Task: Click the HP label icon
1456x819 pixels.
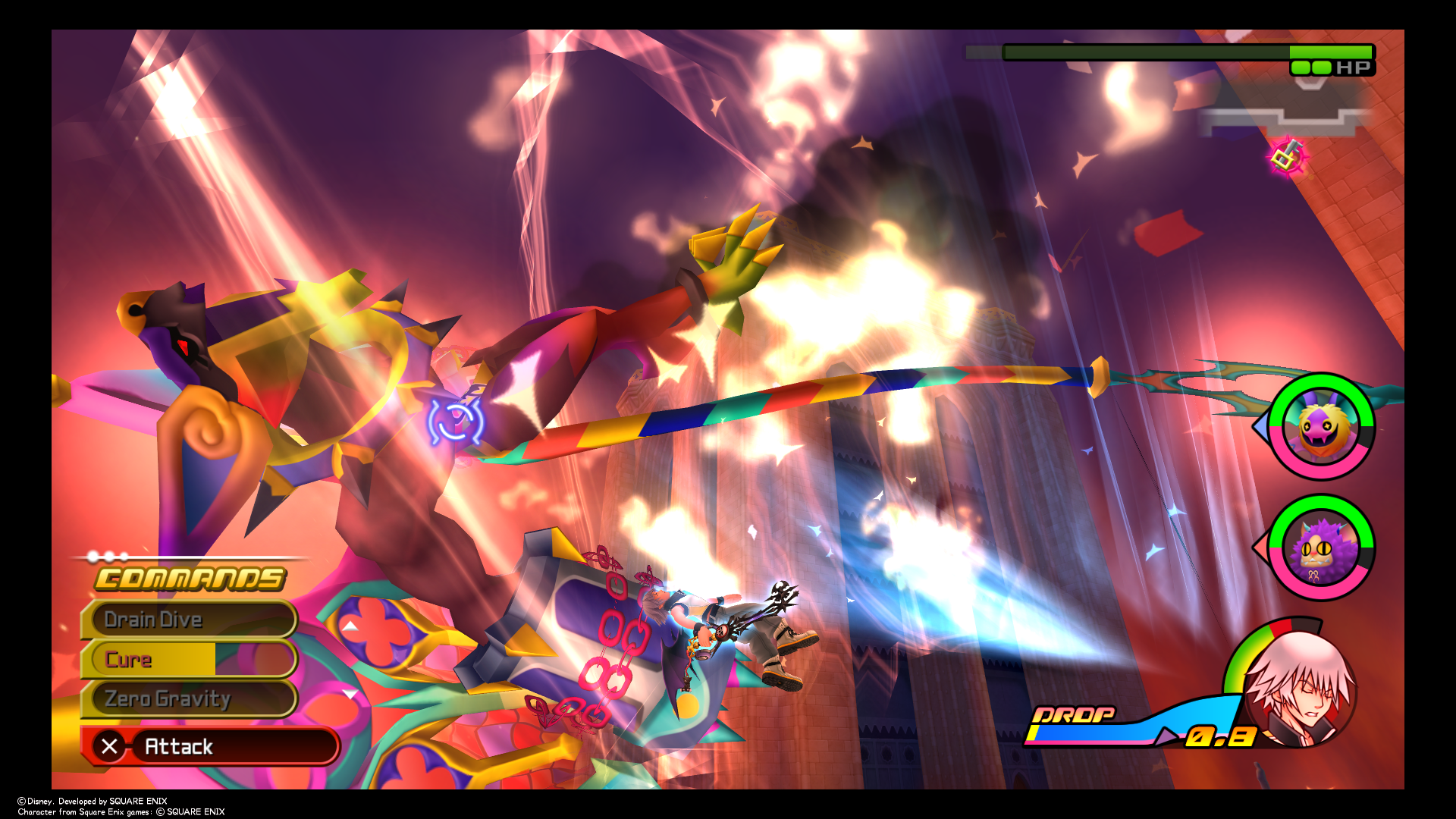Action: [1351, 67]
